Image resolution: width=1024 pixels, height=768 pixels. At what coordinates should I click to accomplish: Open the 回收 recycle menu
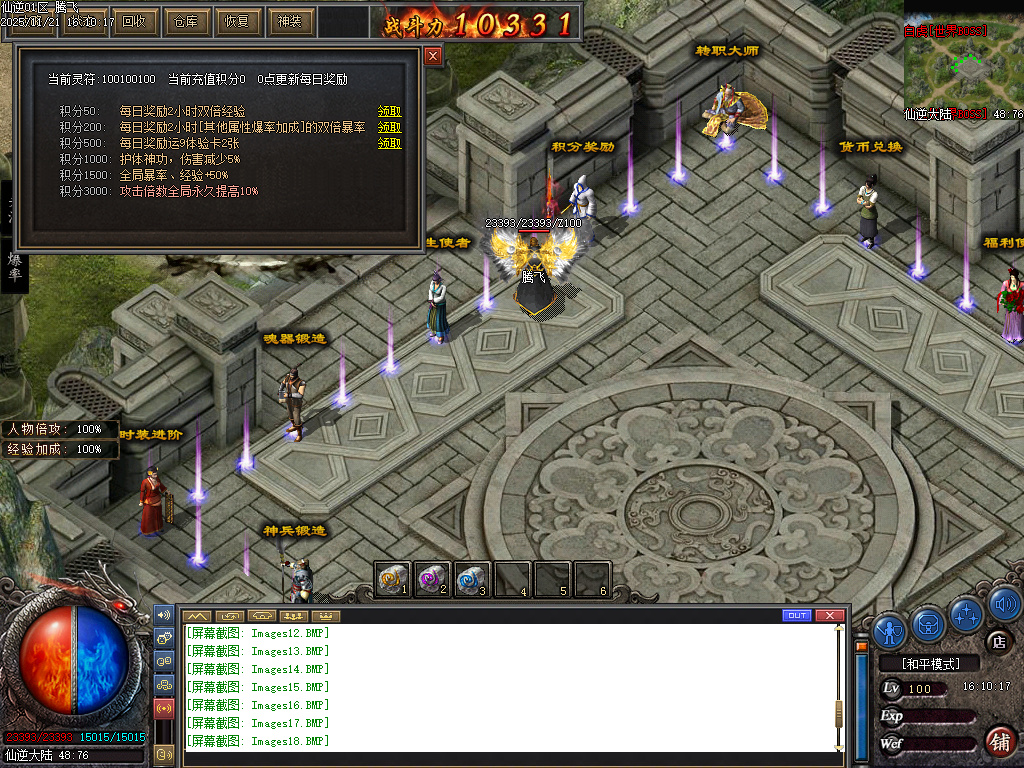click(x=133, y=21)
